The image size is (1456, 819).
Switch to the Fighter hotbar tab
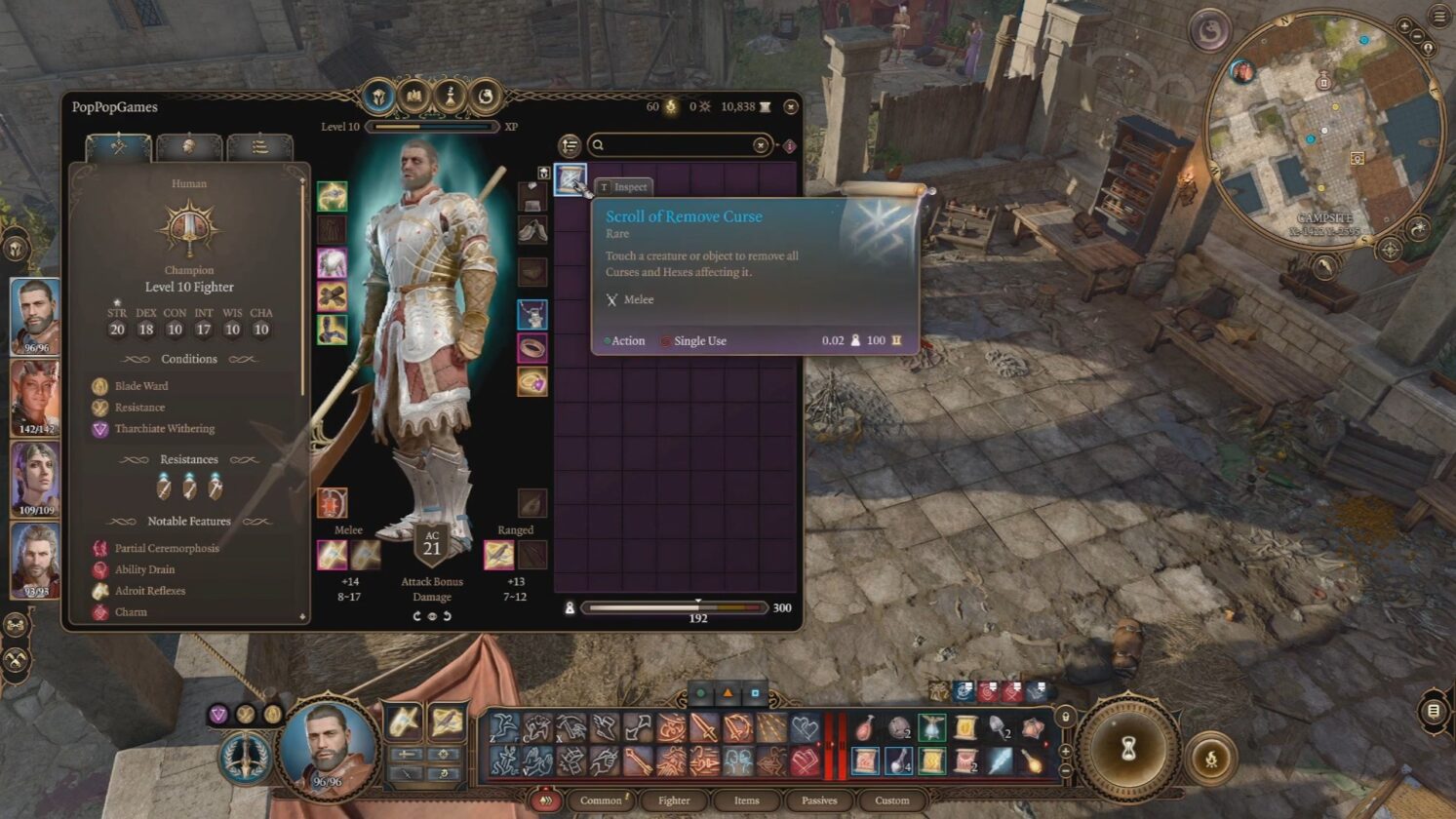coord(674,800)
